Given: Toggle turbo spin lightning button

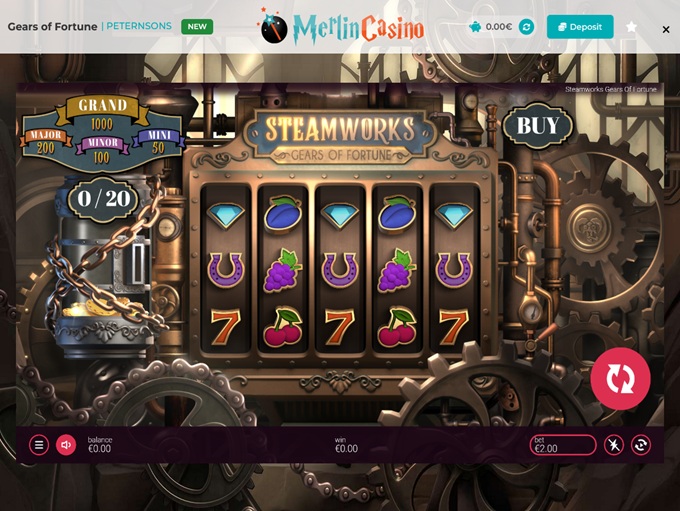Looking at the screenshot, I should (x=614, y=445).
